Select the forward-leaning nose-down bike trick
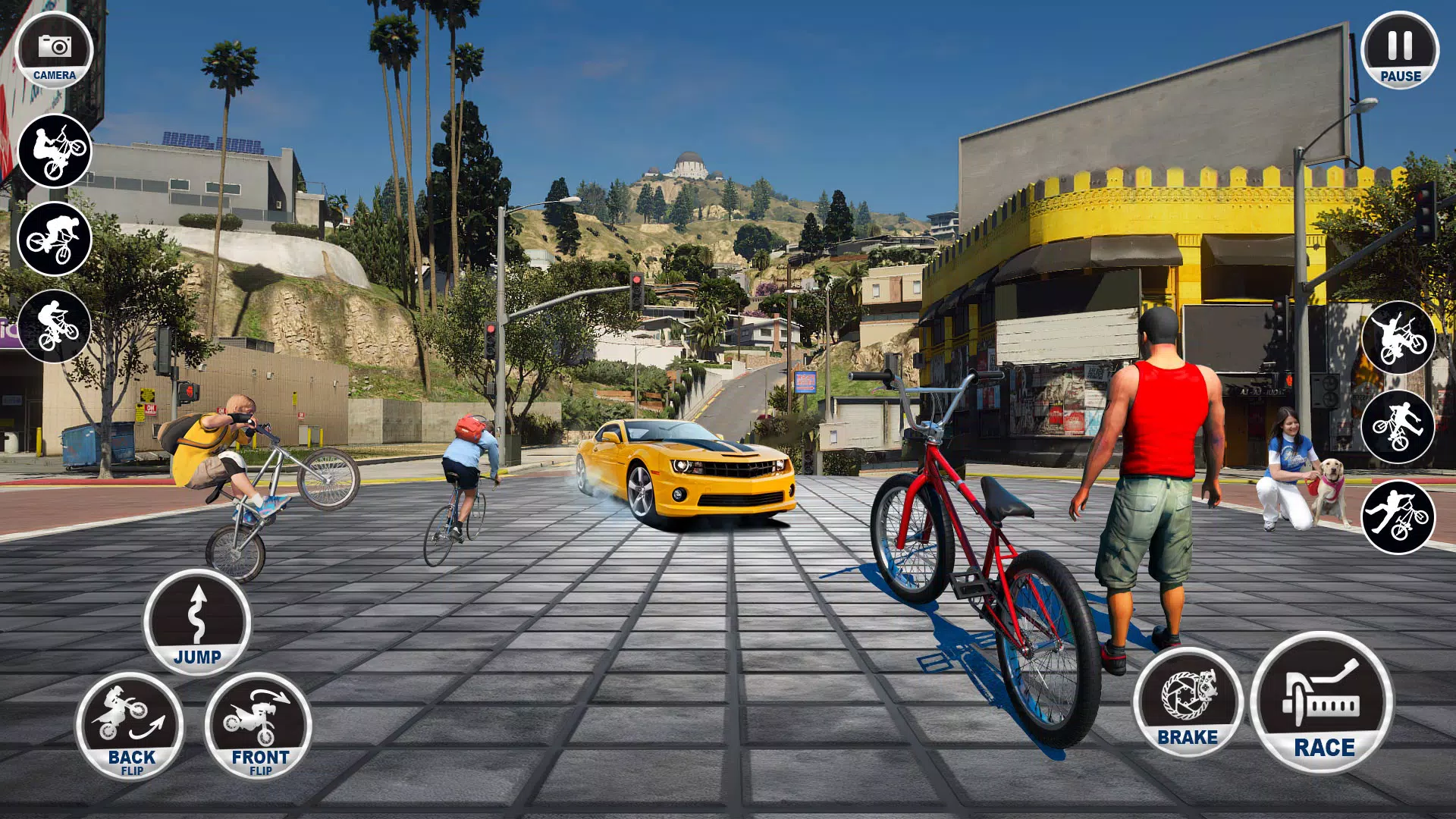Screen dimensions: 1456x819 tap(55, 239)
